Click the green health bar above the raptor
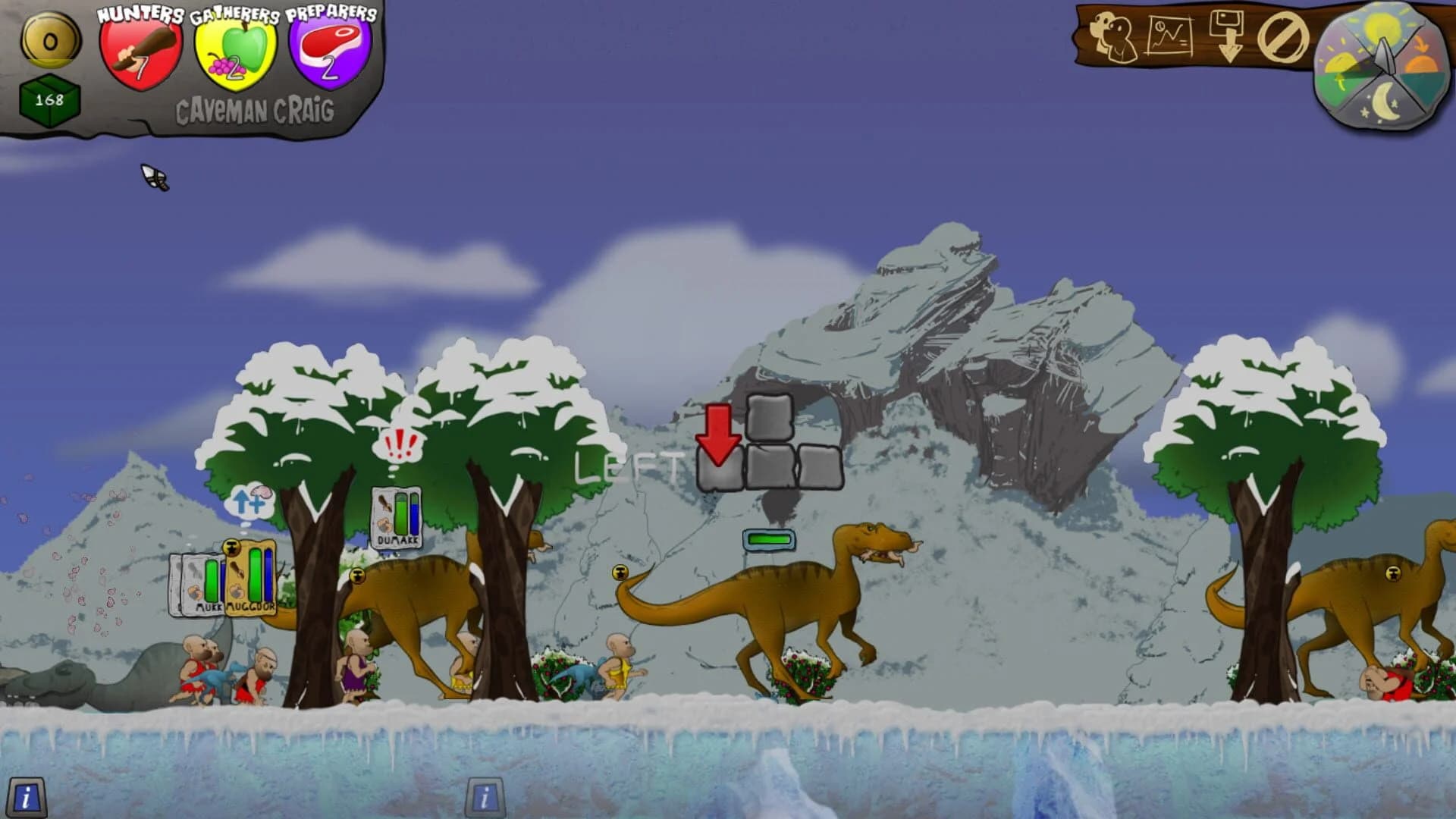 click(768, 541)
